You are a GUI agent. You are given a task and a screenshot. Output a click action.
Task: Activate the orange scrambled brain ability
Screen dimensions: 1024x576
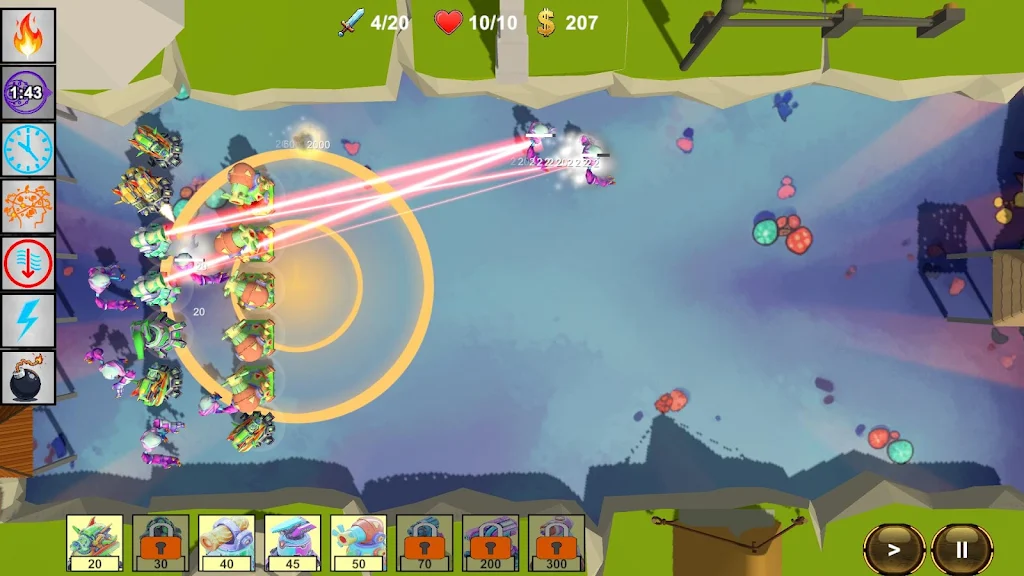click(x=28, y=206)
